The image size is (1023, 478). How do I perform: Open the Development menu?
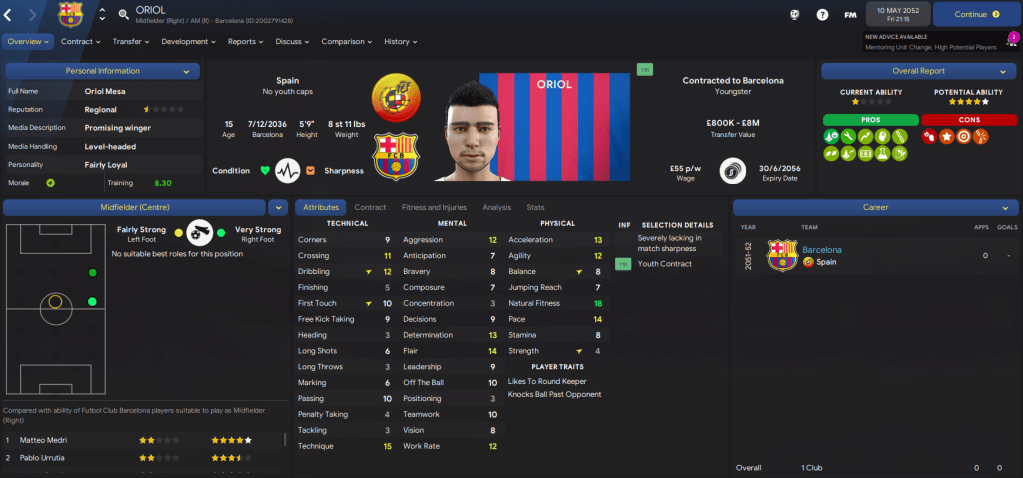tap(188, 42)
